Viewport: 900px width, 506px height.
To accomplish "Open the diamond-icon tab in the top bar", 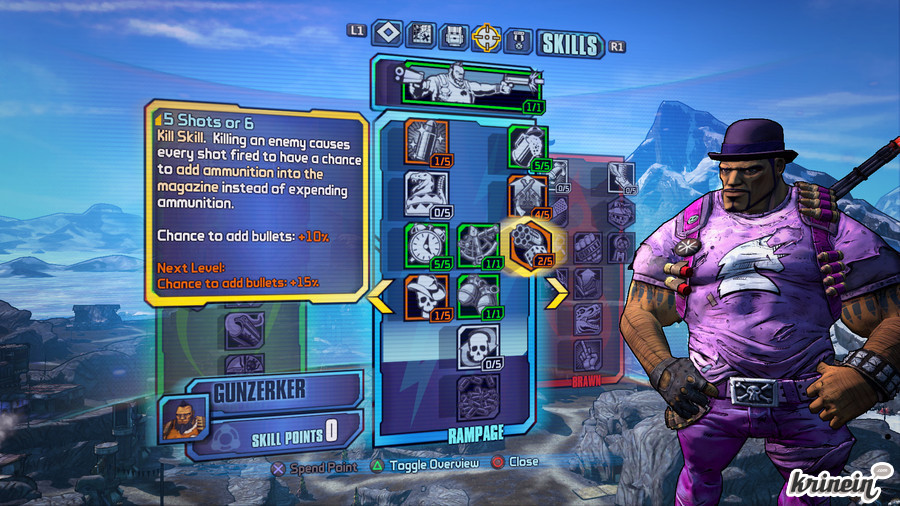I will (x=387, y=34).
